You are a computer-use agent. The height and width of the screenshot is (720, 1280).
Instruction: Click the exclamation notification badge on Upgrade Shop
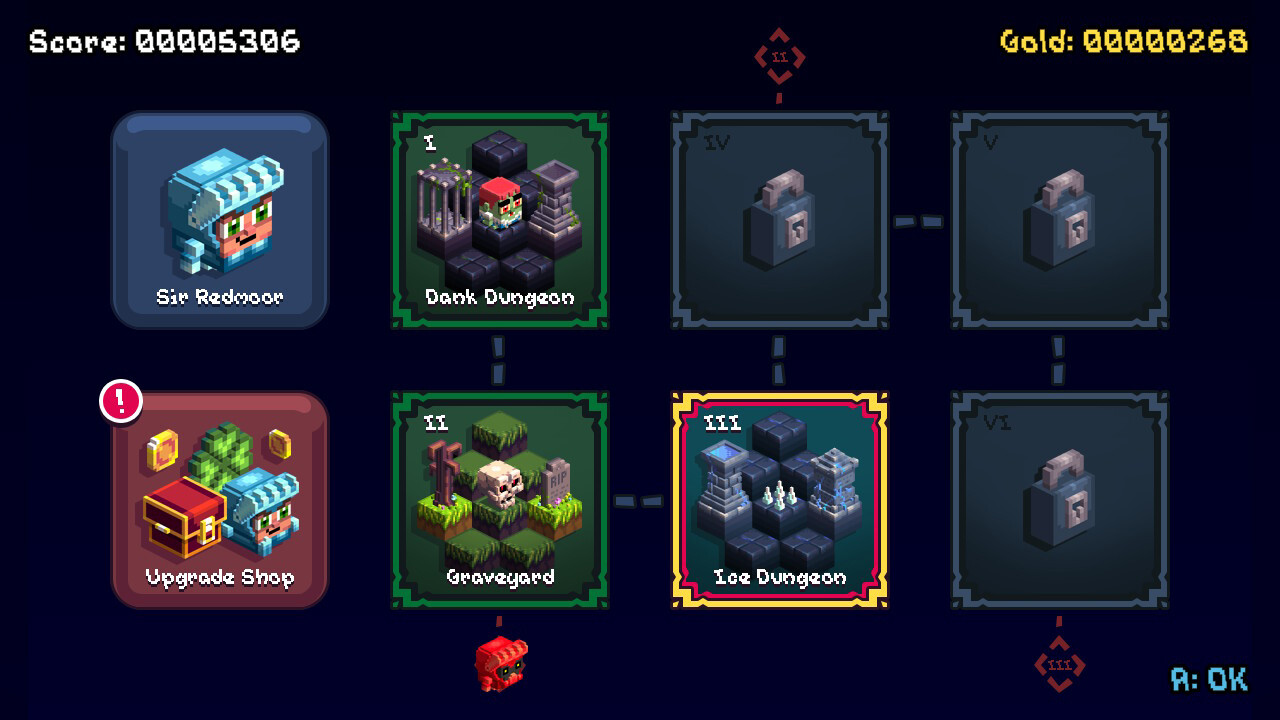[118, 400]
